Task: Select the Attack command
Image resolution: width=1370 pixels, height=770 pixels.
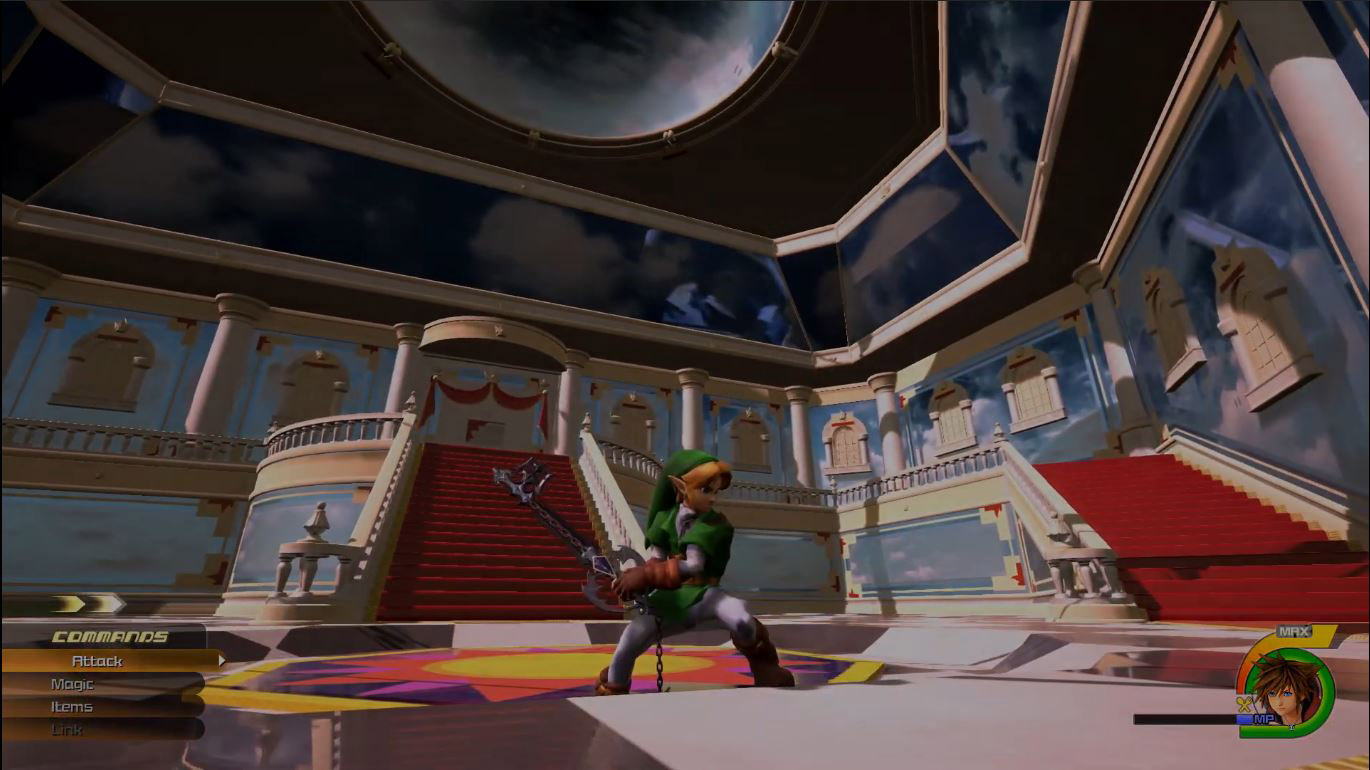Action: tap(97, 661)
